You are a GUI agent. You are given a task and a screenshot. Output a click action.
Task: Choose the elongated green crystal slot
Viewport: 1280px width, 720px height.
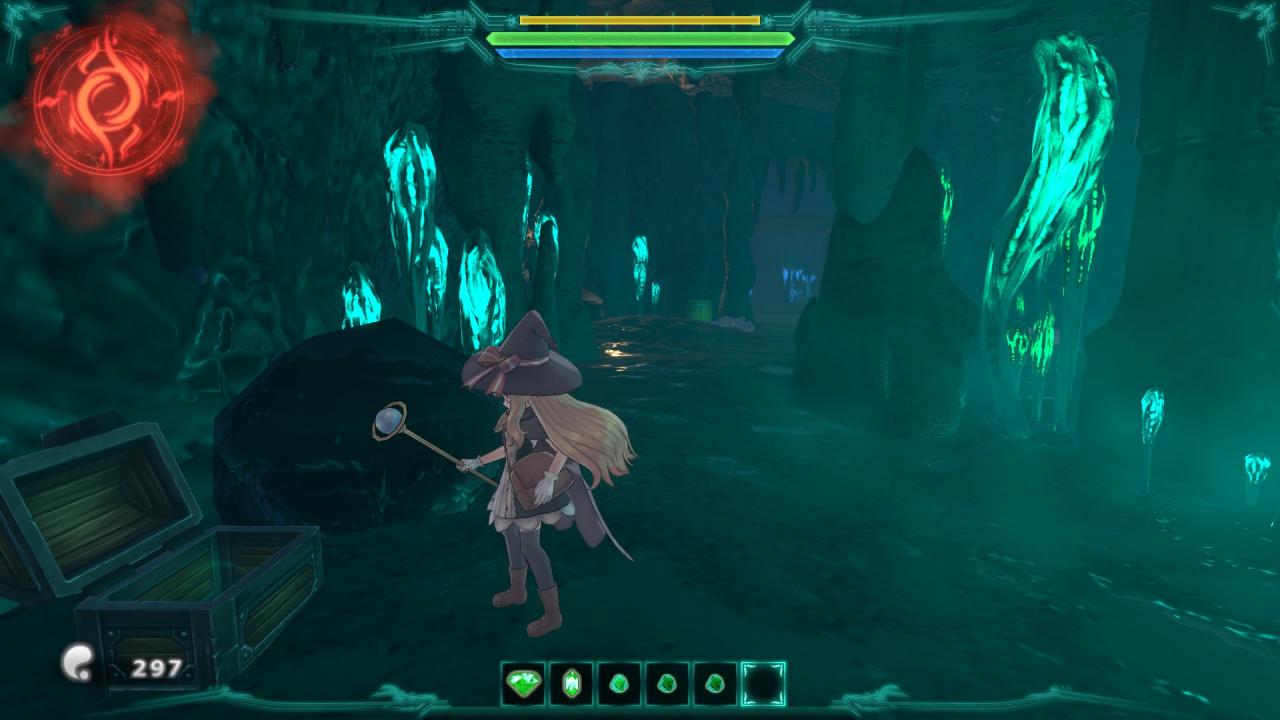pos(571,684)
